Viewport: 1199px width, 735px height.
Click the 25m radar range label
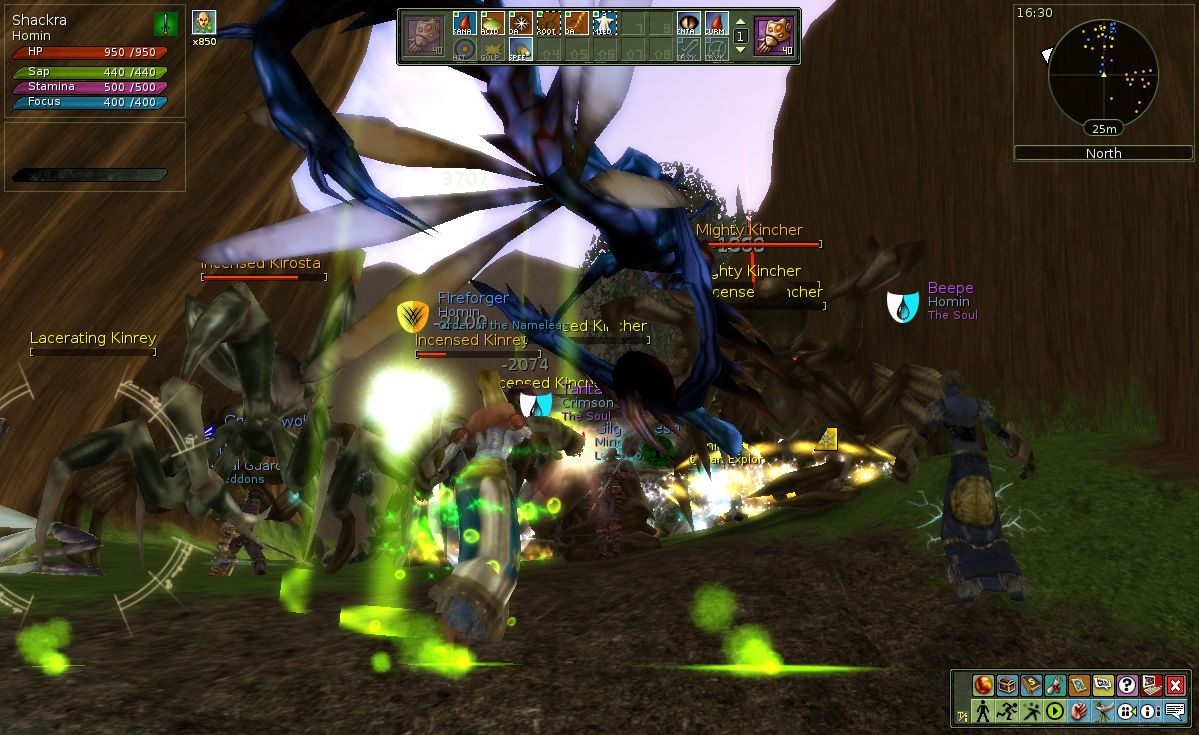point(1103,129)
